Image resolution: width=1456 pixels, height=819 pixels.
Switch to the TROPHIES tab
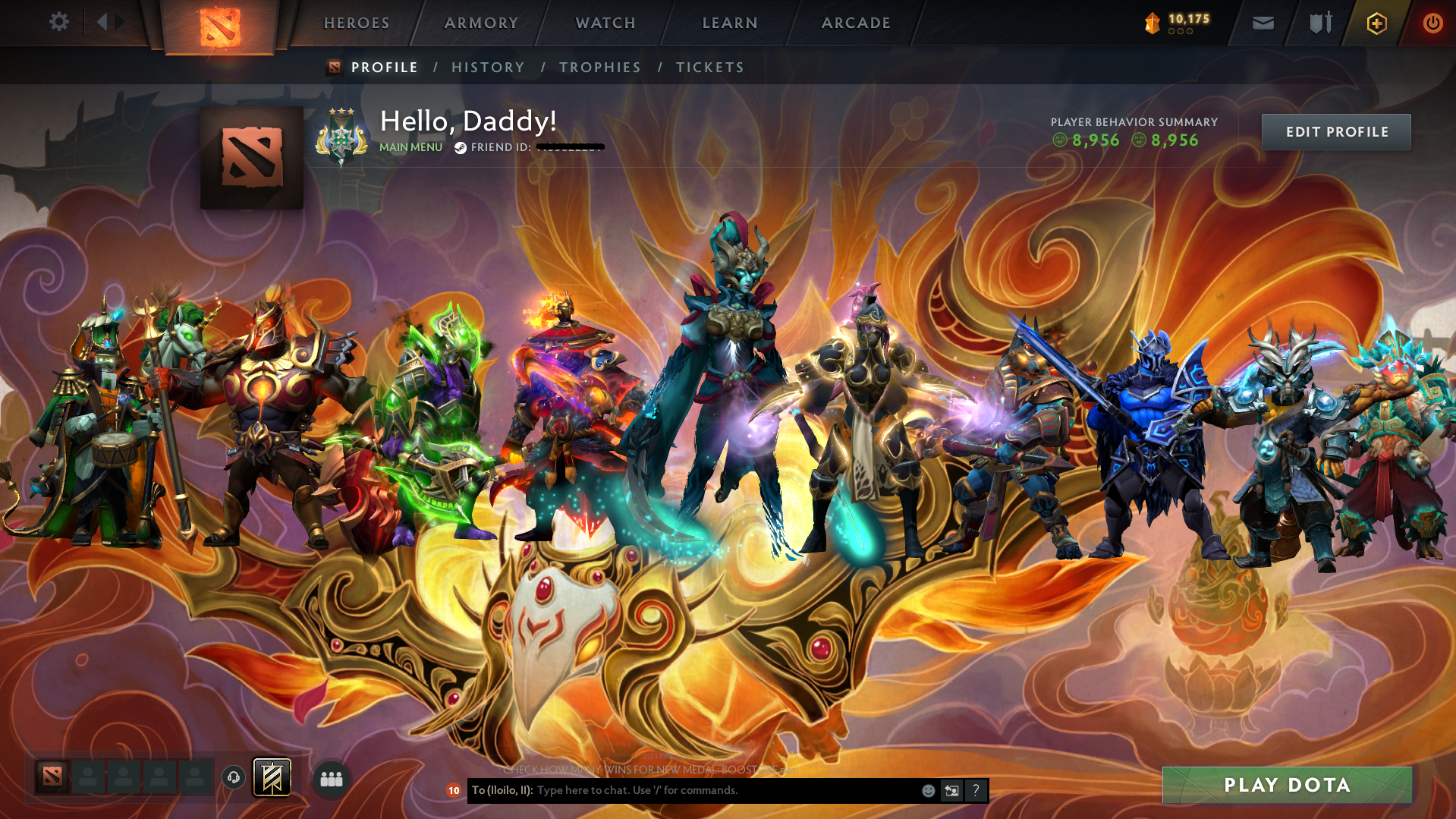(599, 67)
